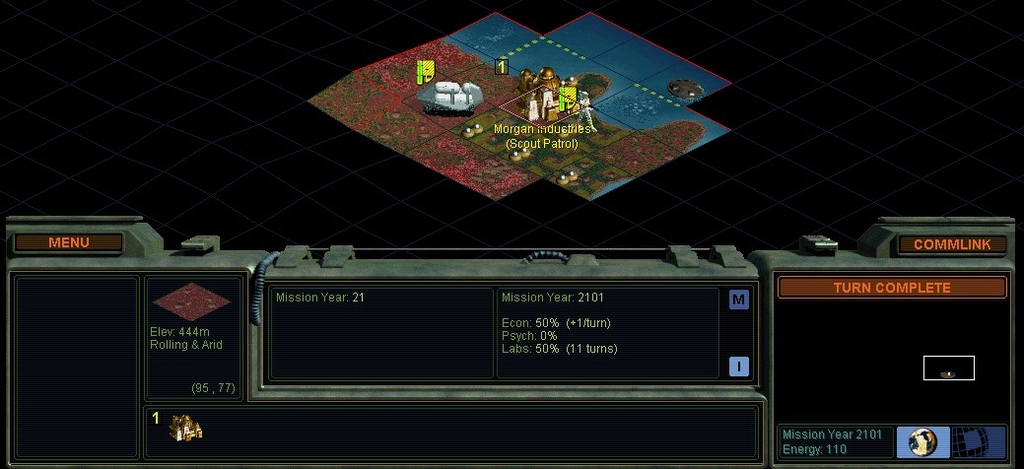Click the I button in the info panel
Screen dimensions: 1024x469
click(x=739, y=366)
